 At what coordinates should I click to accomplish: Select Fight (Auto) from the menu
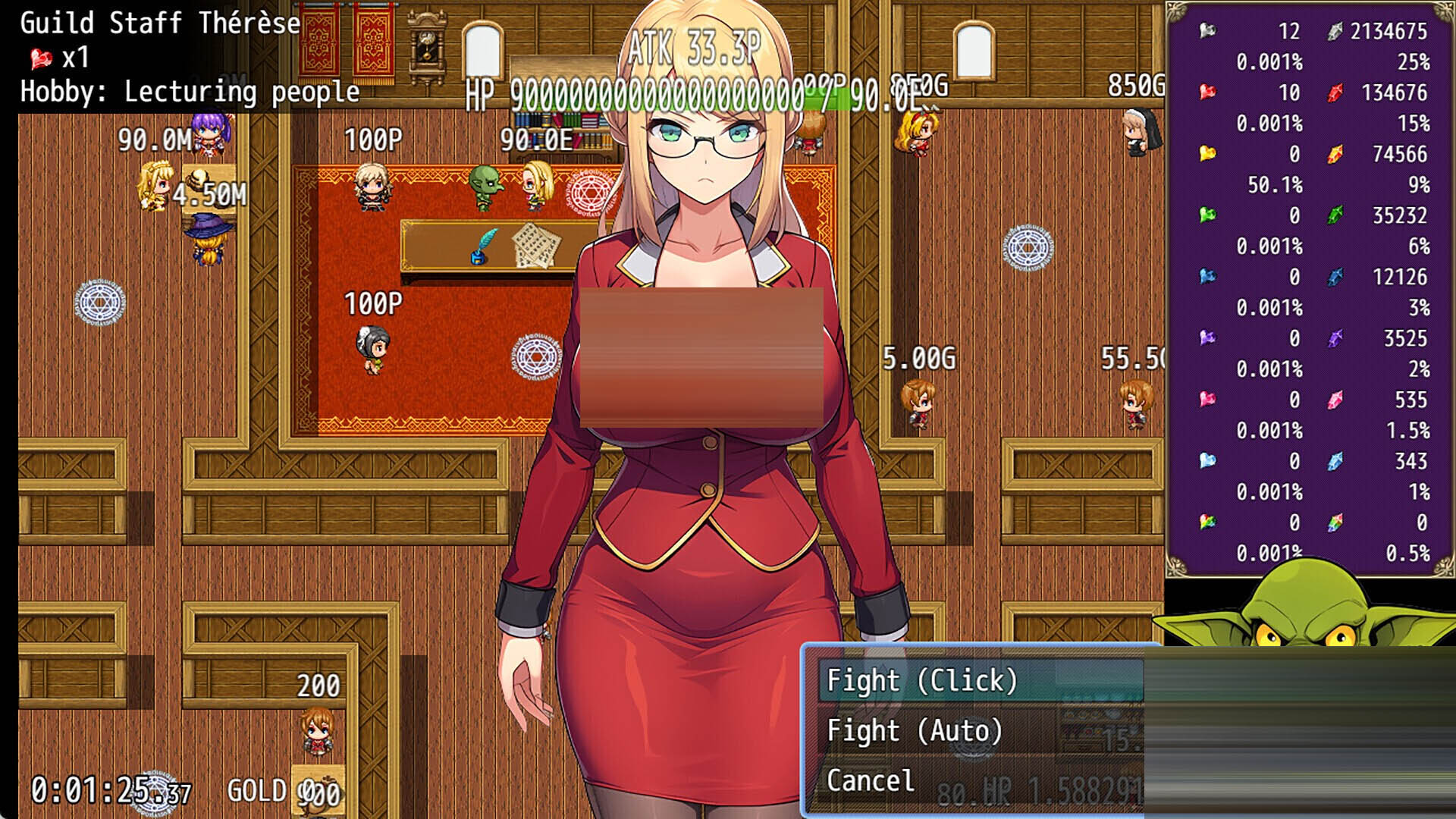(915, 730)
